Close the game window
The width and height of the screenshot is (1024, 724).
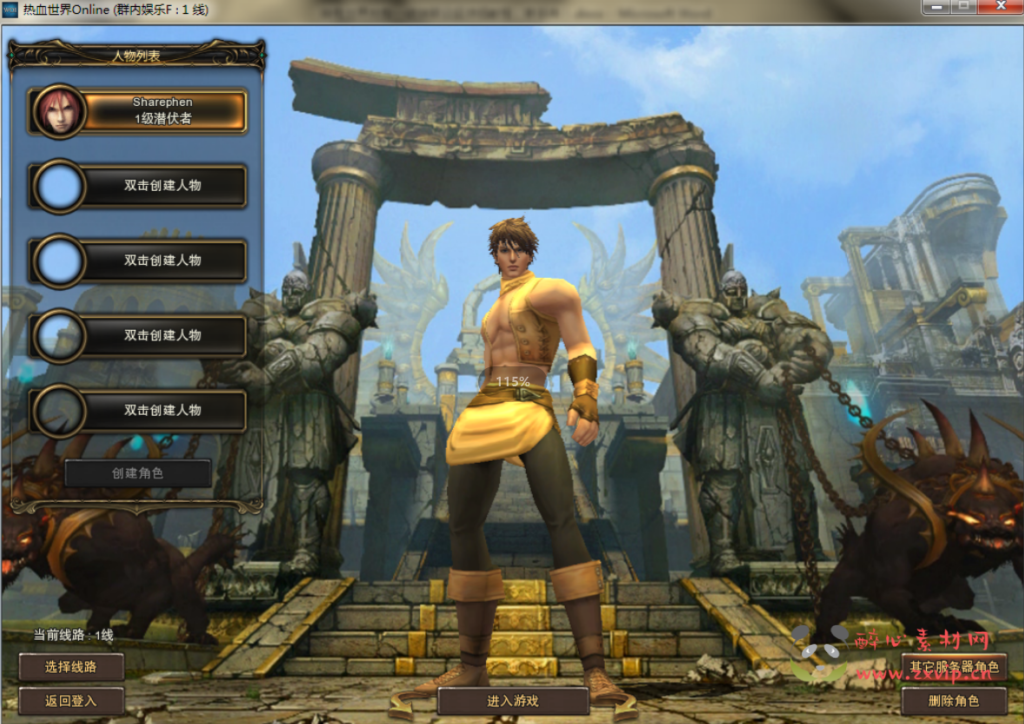[x=1001, y=7]
